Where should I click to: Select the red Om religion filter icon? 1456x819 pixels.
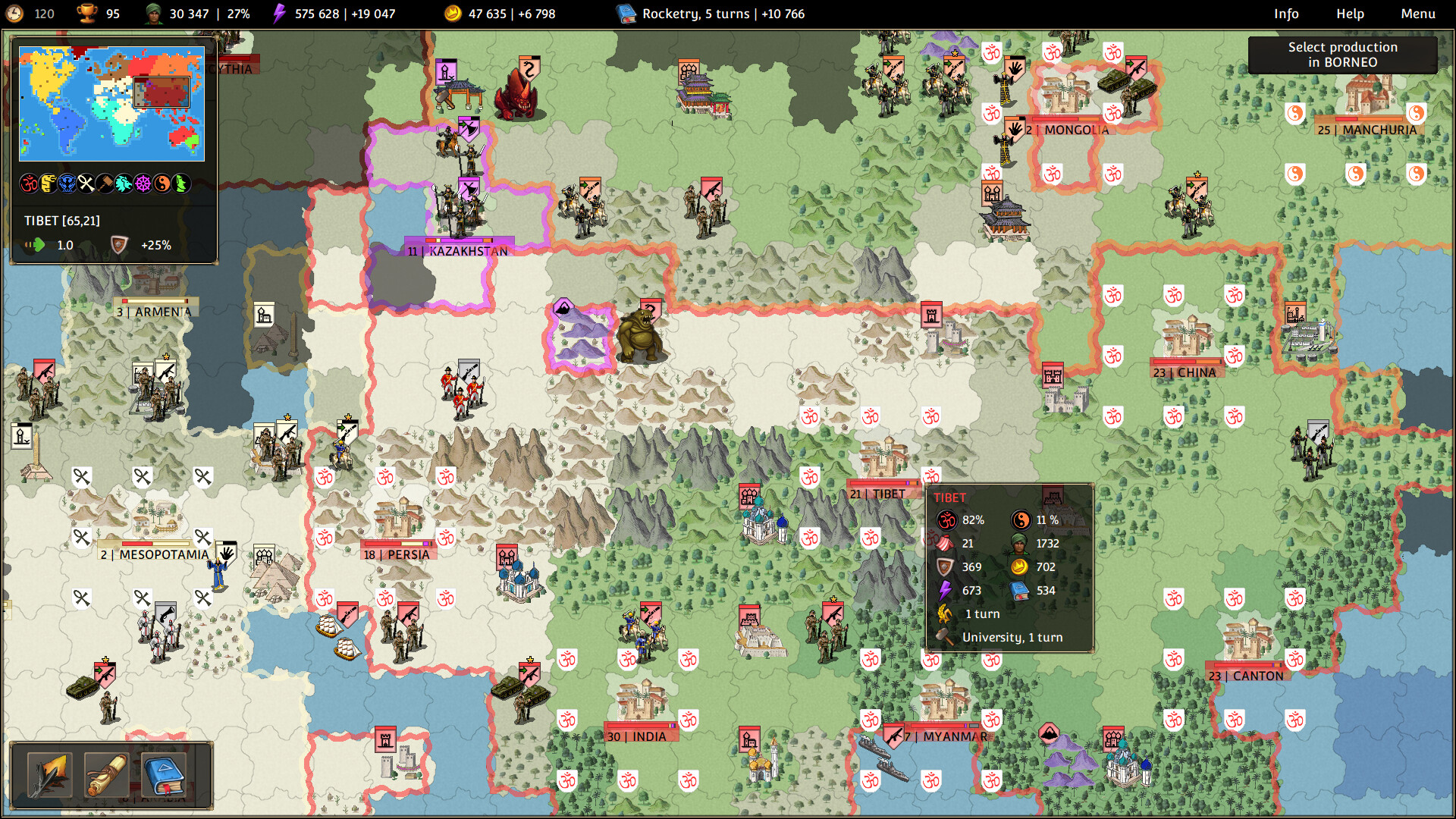pos(30,184)
